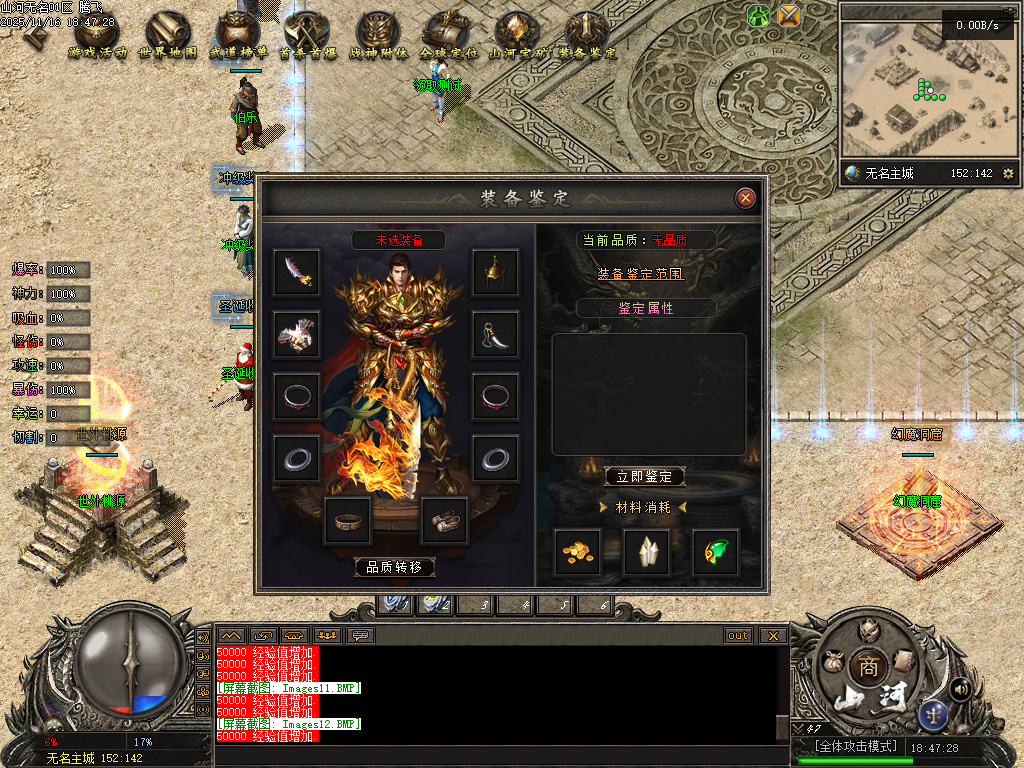Close the 装备鉴定 window
This screenshot has height=768, width=1024.
tap(745, 198)
